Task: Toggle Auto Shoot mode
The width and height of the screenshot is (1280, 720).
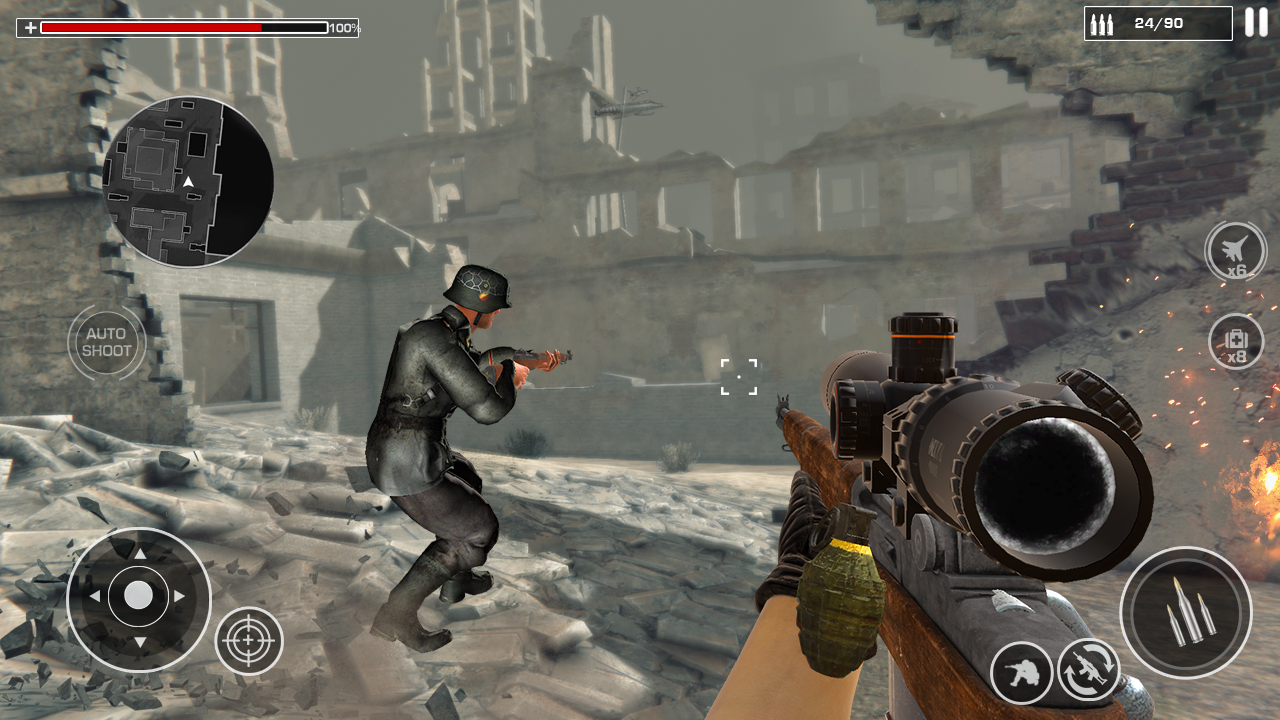Action: coord(106,342)
